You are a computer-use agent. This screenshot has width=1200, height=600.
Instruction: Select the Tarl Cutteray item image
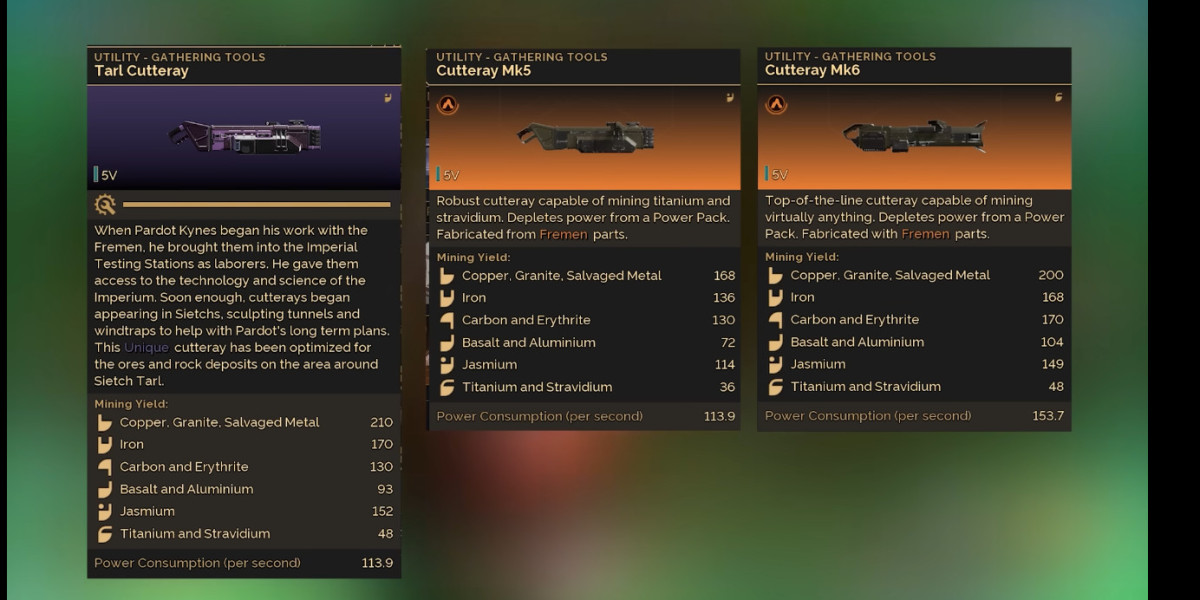(244, 136)
